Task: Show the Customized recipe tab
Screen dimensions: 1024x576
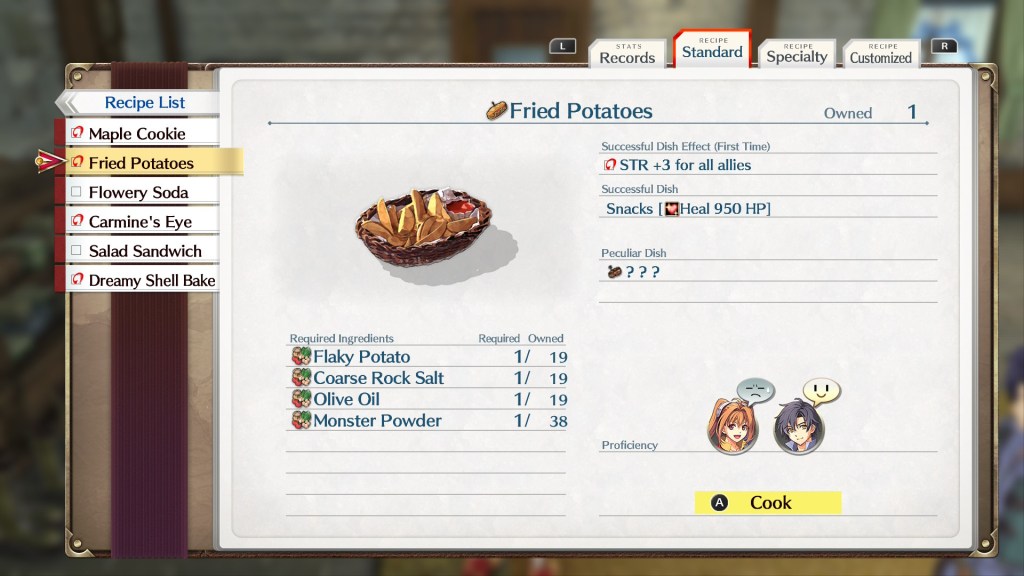Action: pyautogui.click(x=880, y=57)
